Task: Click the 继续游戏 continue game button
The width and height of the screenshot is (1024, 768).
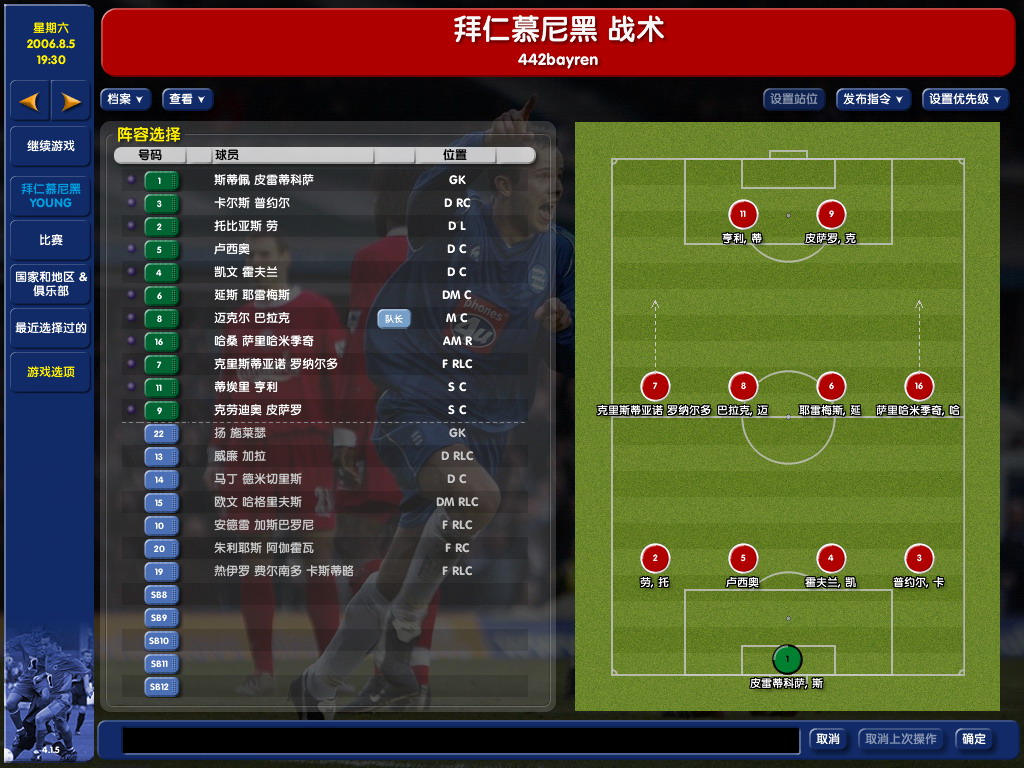Action: click(50, 146)
